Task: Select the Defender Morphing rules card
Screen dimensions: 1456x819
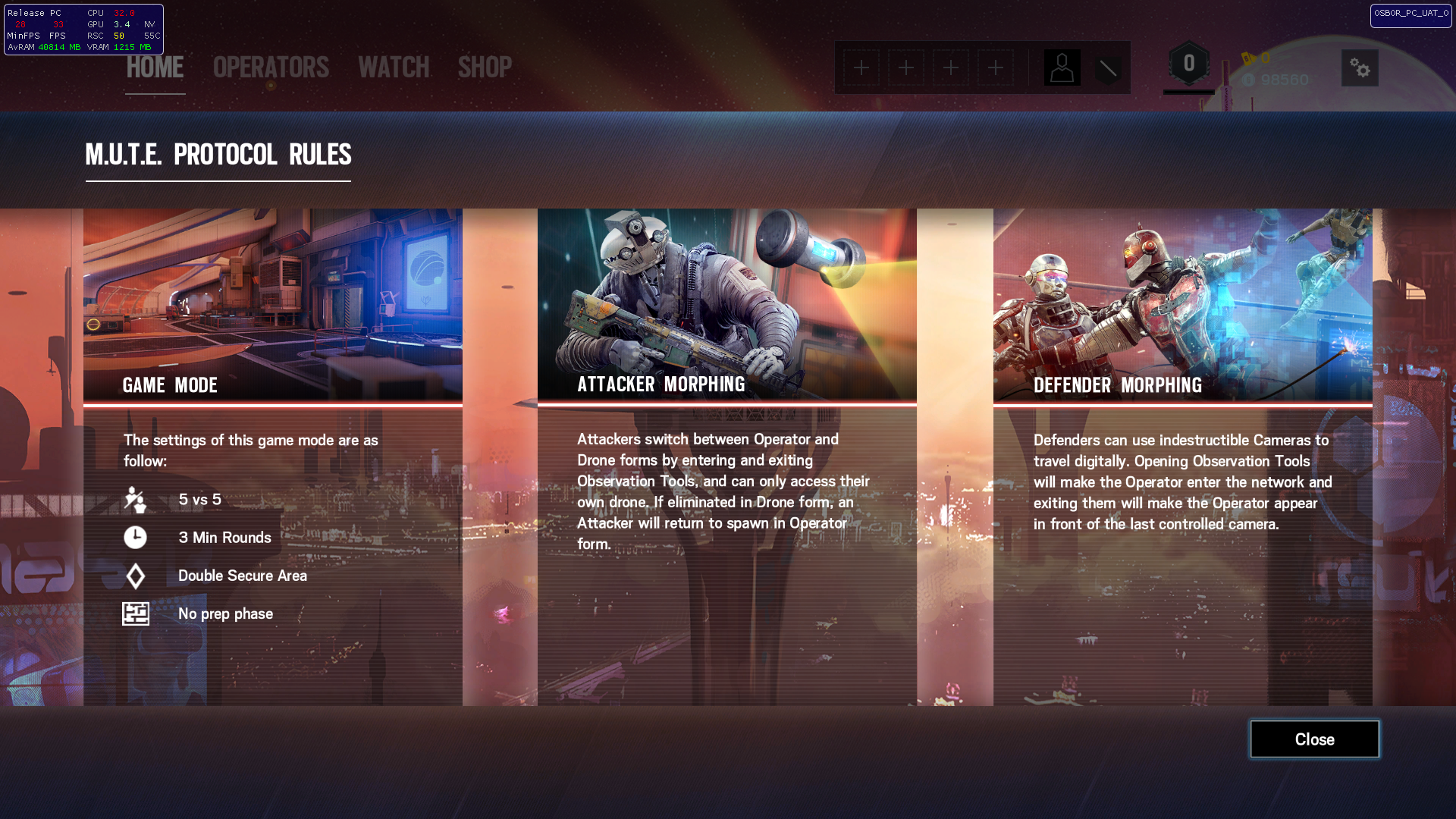Action: tap(1182, 457)
